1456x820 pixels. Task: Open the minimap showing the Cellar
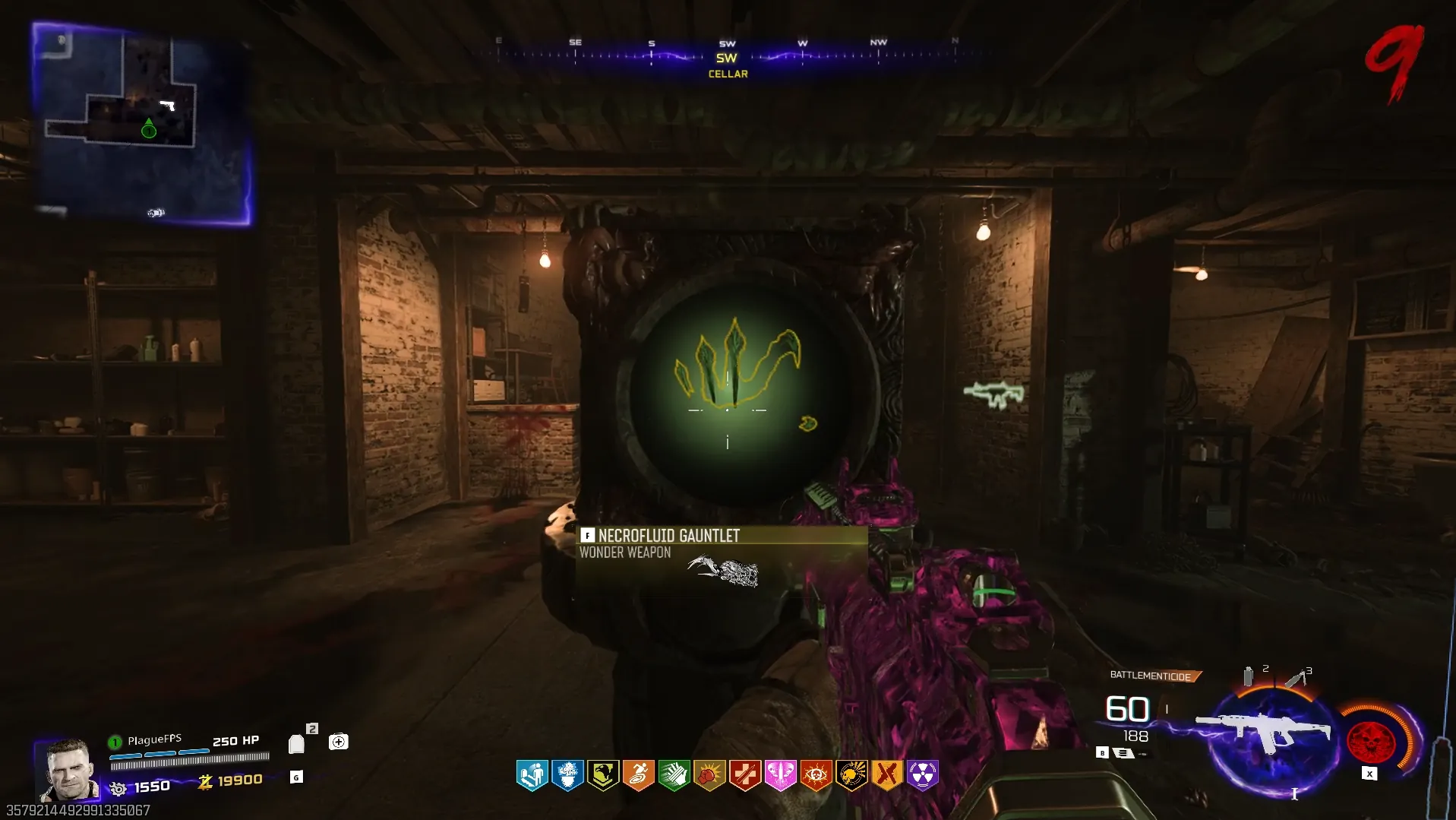point(142,124)
